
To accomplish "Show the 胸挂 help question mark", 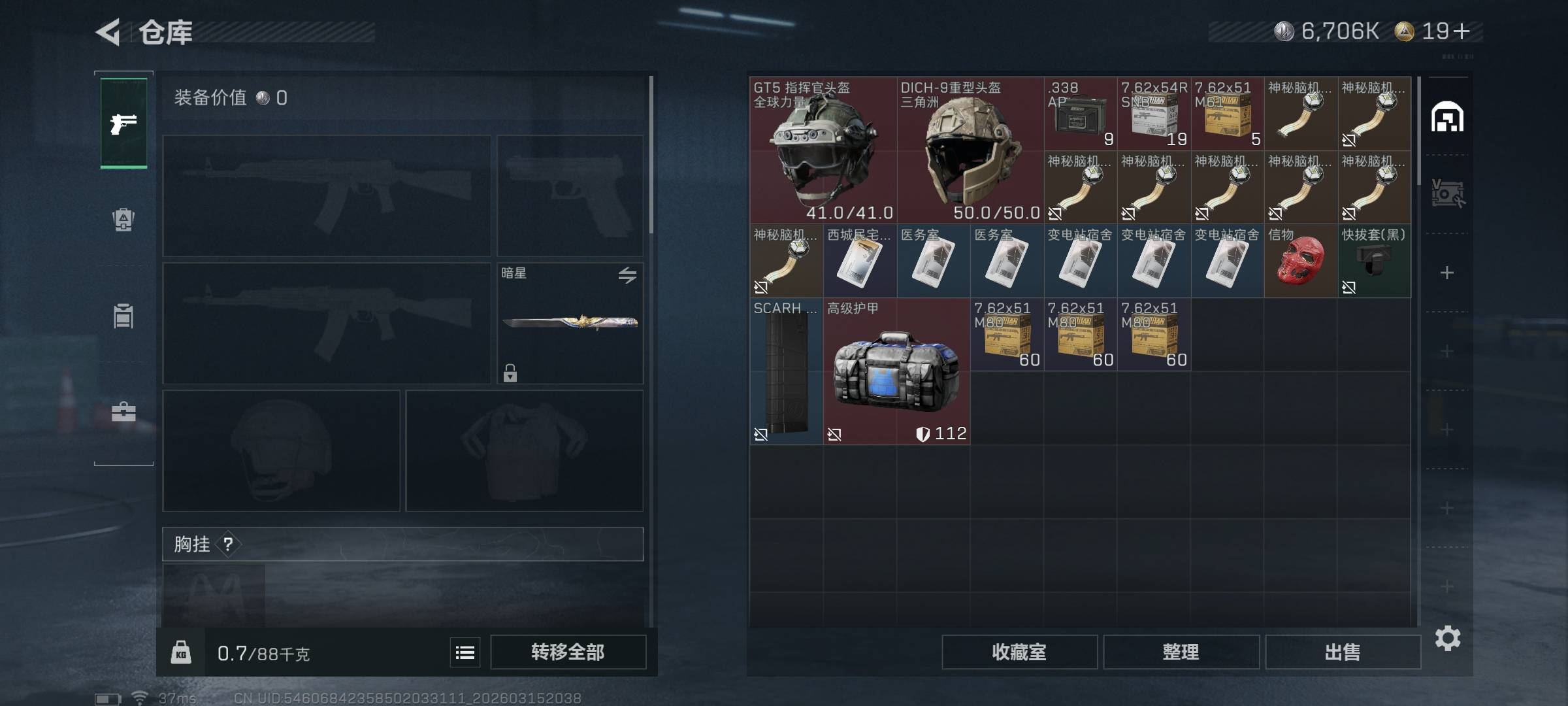I will (x=228, y=544).
